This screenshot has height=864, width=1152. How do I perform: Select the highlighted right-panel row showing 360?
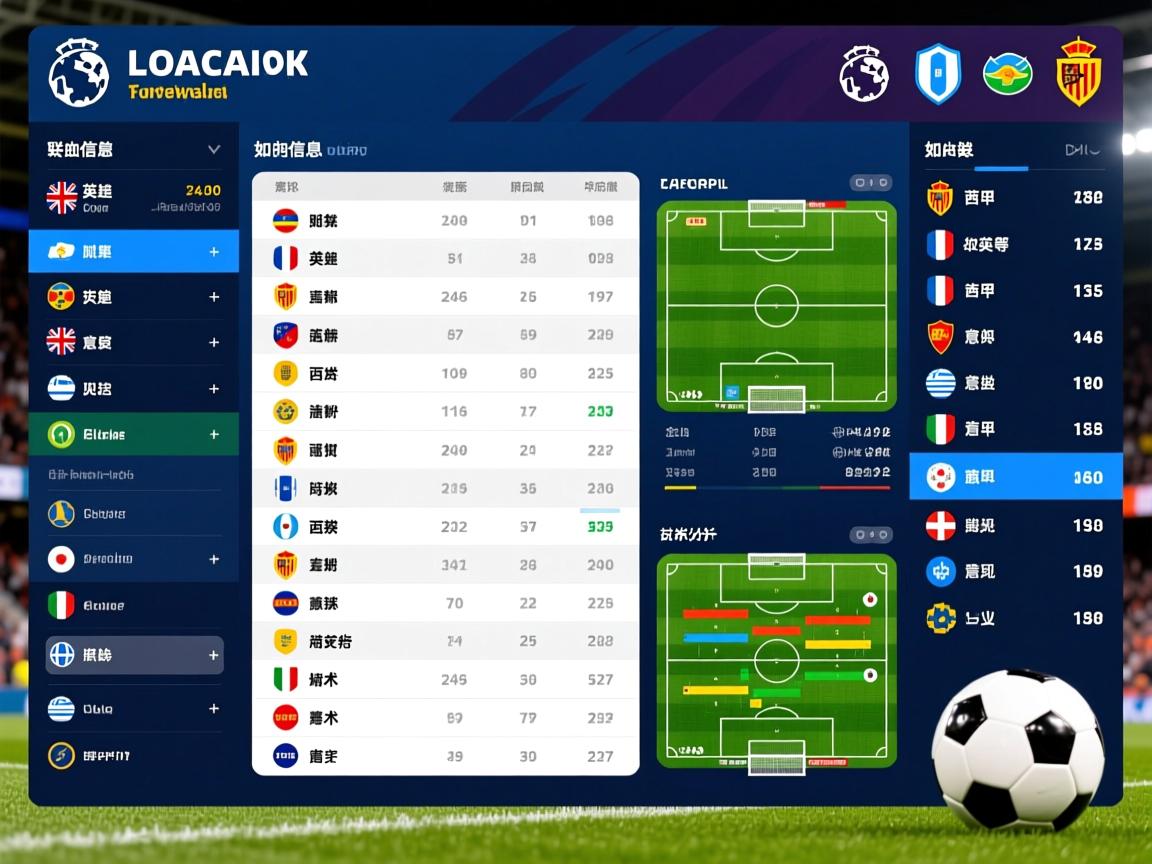point(1015,477)
